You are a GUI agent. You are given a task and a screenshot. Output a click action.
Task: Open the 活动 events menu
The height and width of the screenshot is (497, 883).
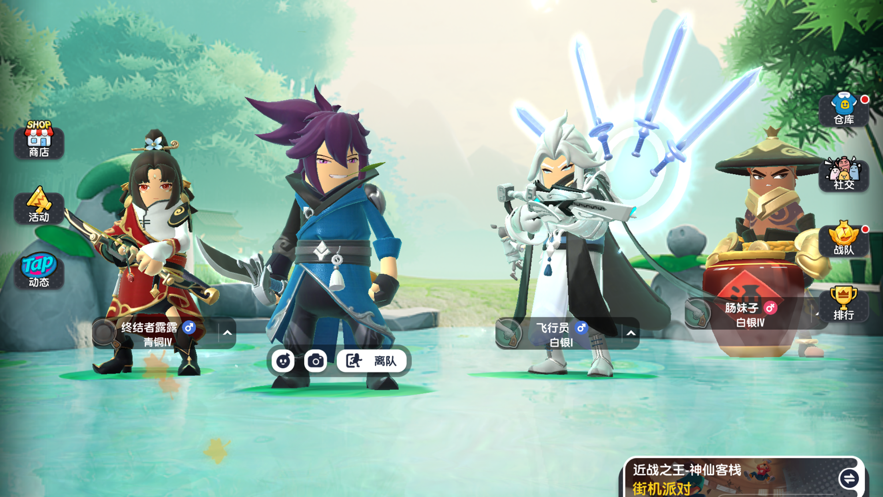point(39,205)
